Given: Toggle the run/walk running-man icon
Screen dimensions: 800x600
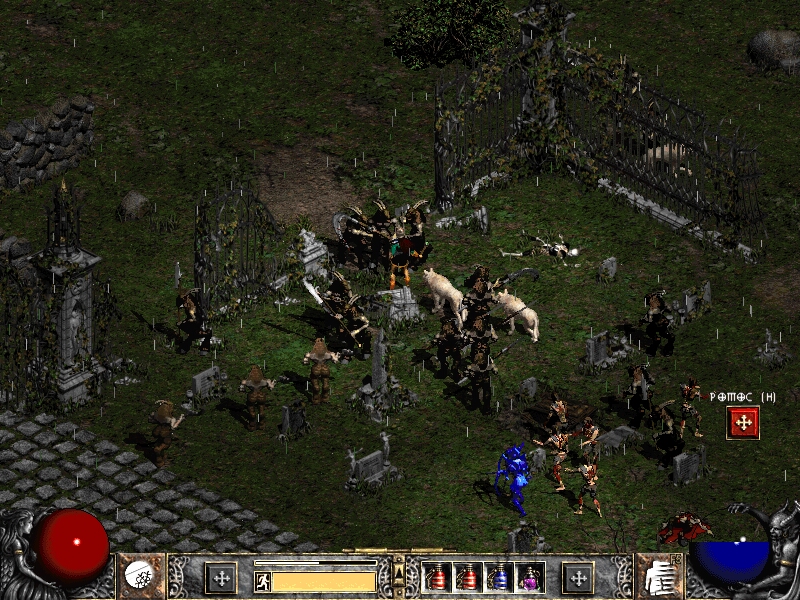Looking at the screenshot, I should pyautogui.click(x=263, y=581).
